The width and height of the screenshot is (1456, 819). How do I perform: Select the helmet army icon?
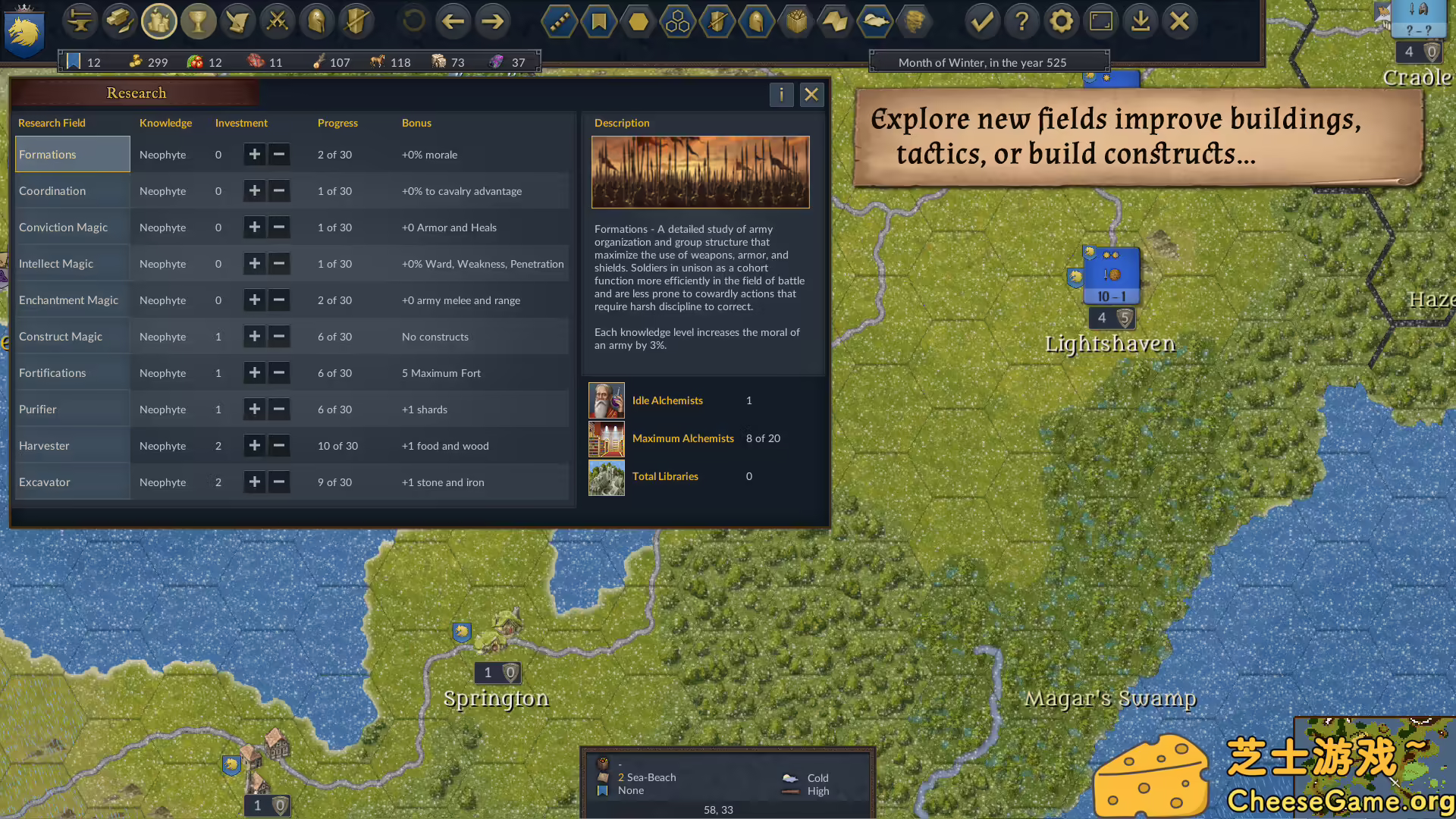tap(316, 21)
